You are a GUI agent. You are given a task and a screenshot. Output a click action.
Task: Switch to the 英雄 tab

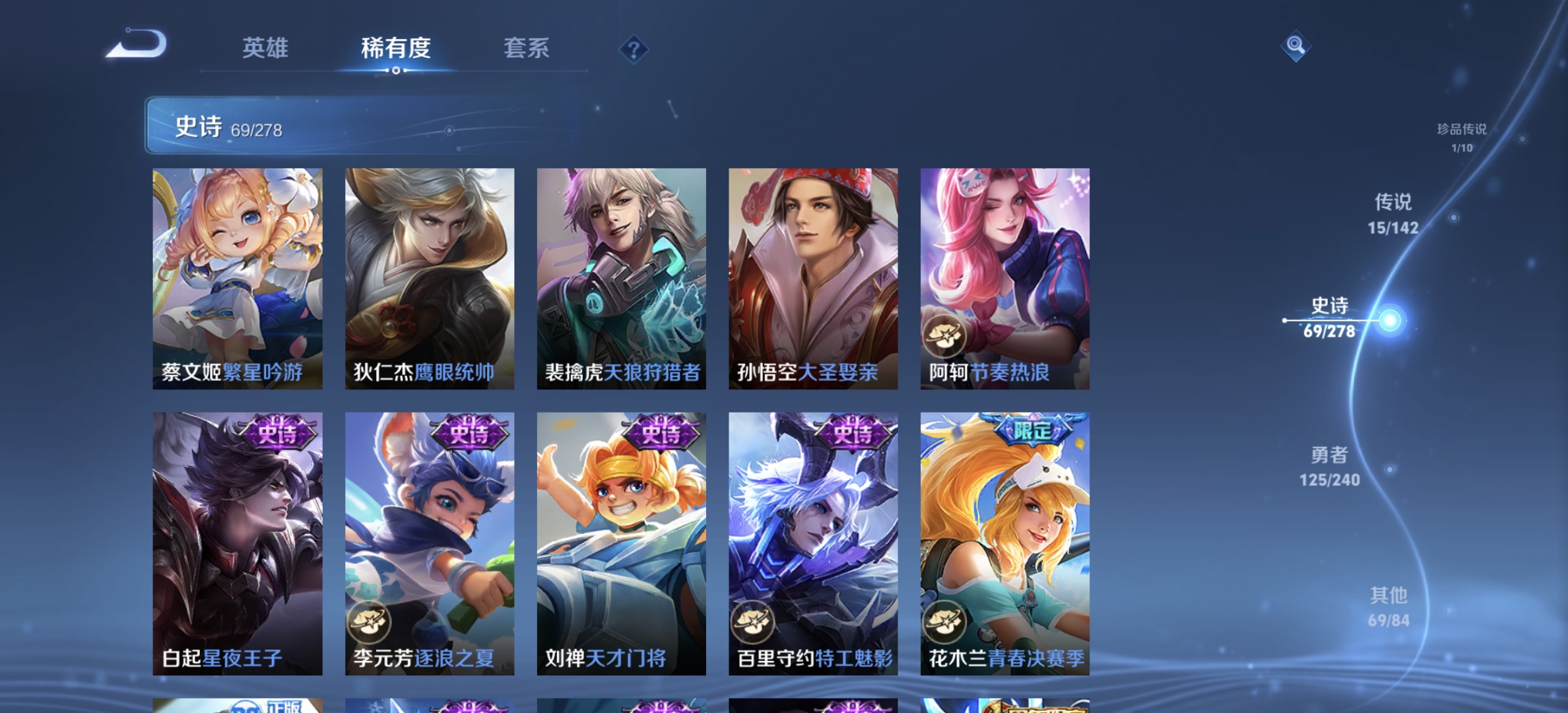267,48
